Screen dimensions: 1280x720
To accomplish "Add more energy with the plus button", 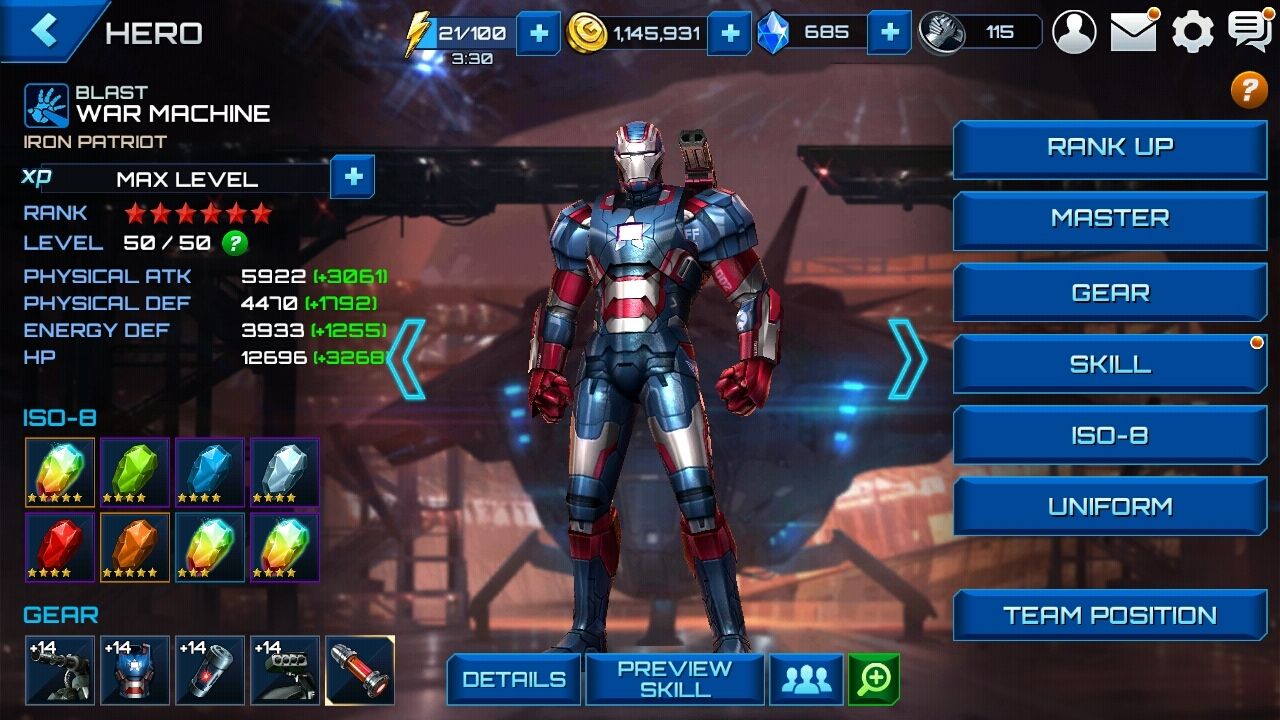I will coord(538,33).
